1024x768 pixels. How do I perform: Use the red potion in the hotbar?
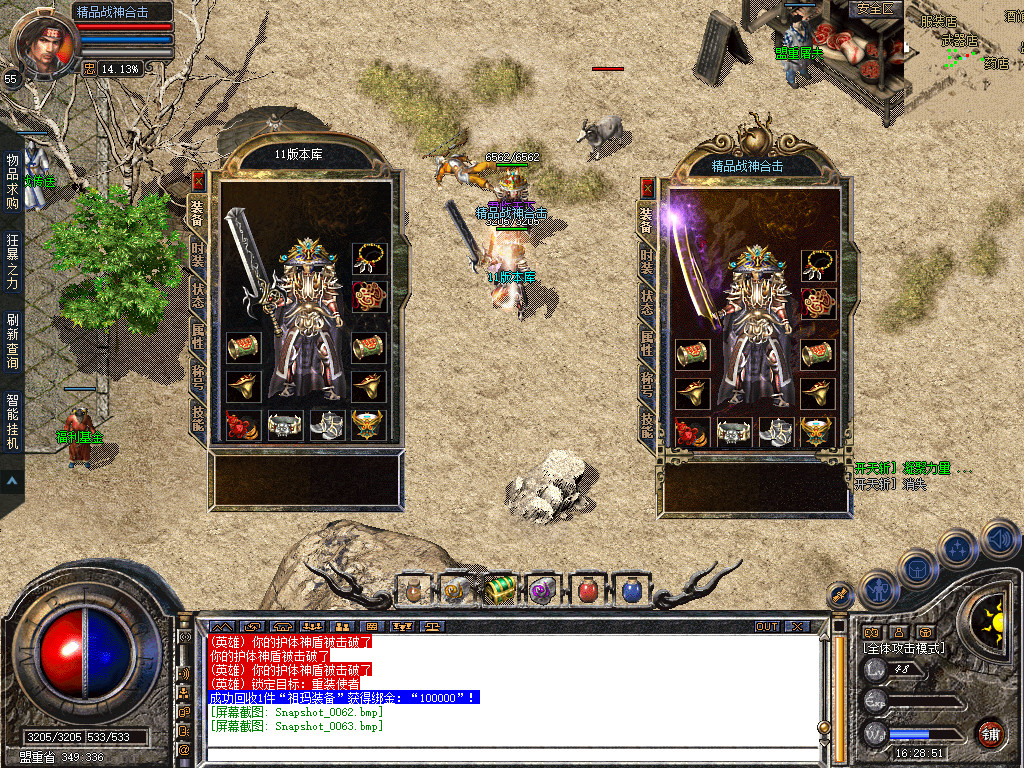coord(588,590)
